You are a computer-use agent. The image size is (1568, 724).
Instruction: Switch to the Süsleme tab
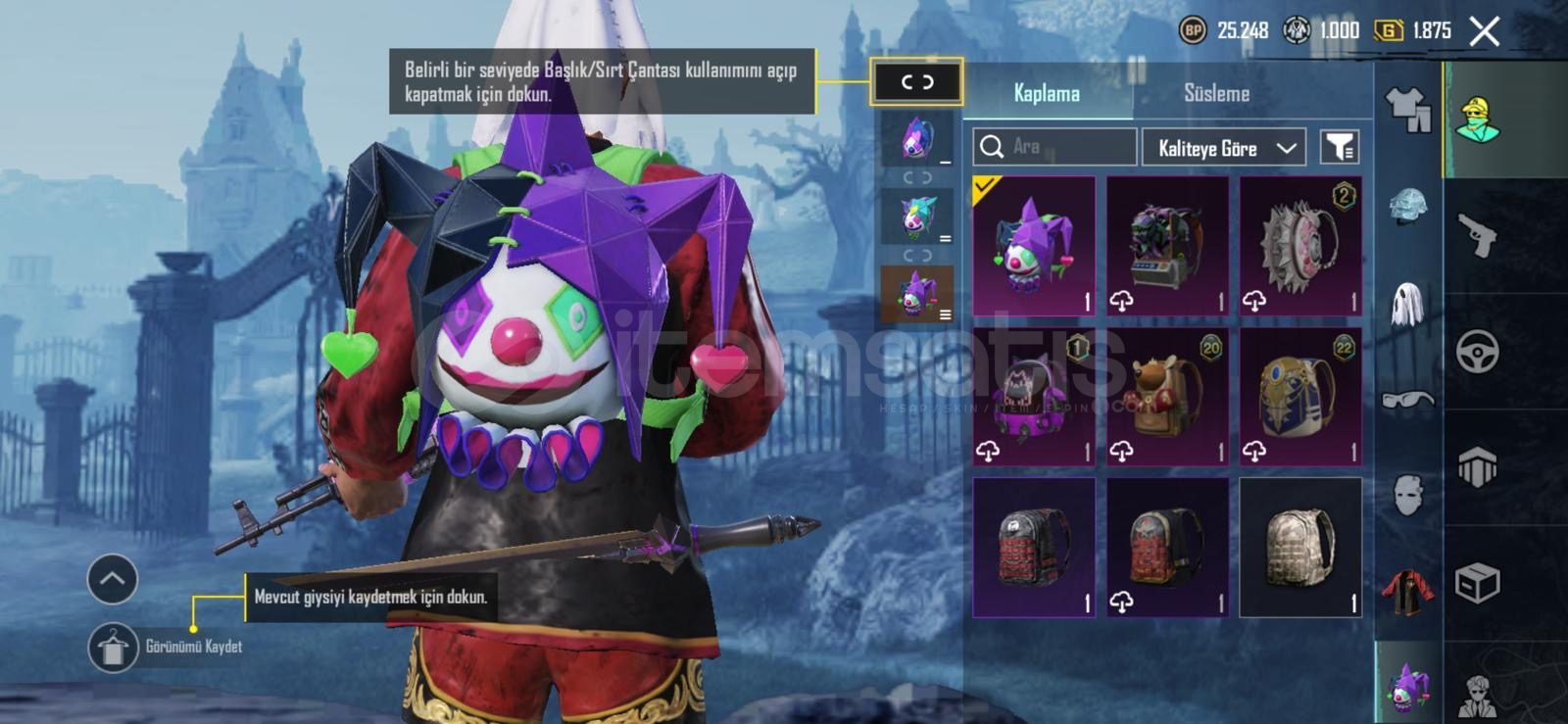tap(1216, 94)
